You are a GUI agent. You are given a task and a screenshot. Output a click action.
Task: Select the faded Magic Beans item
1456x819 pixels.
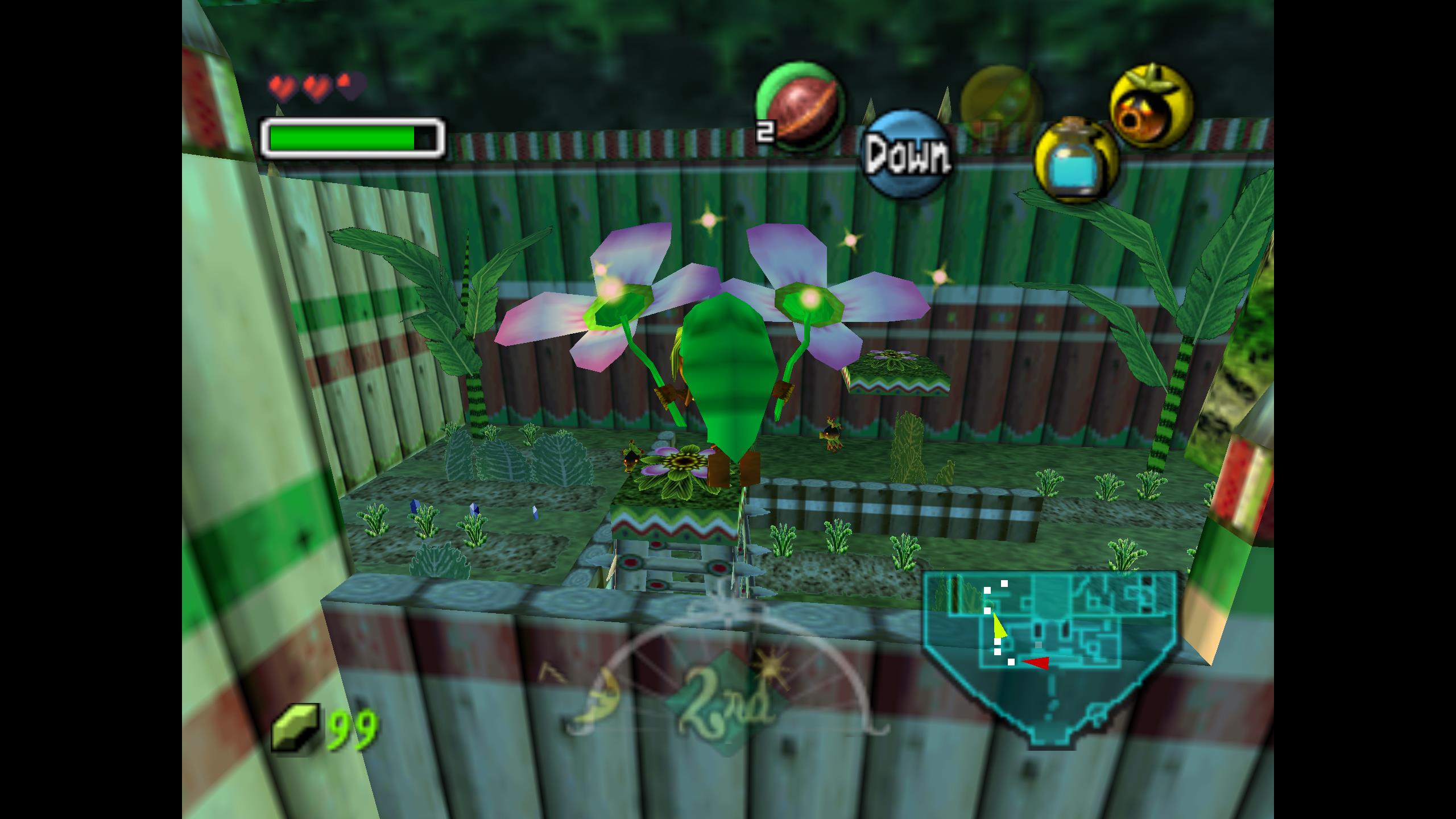pos(1002,103)
